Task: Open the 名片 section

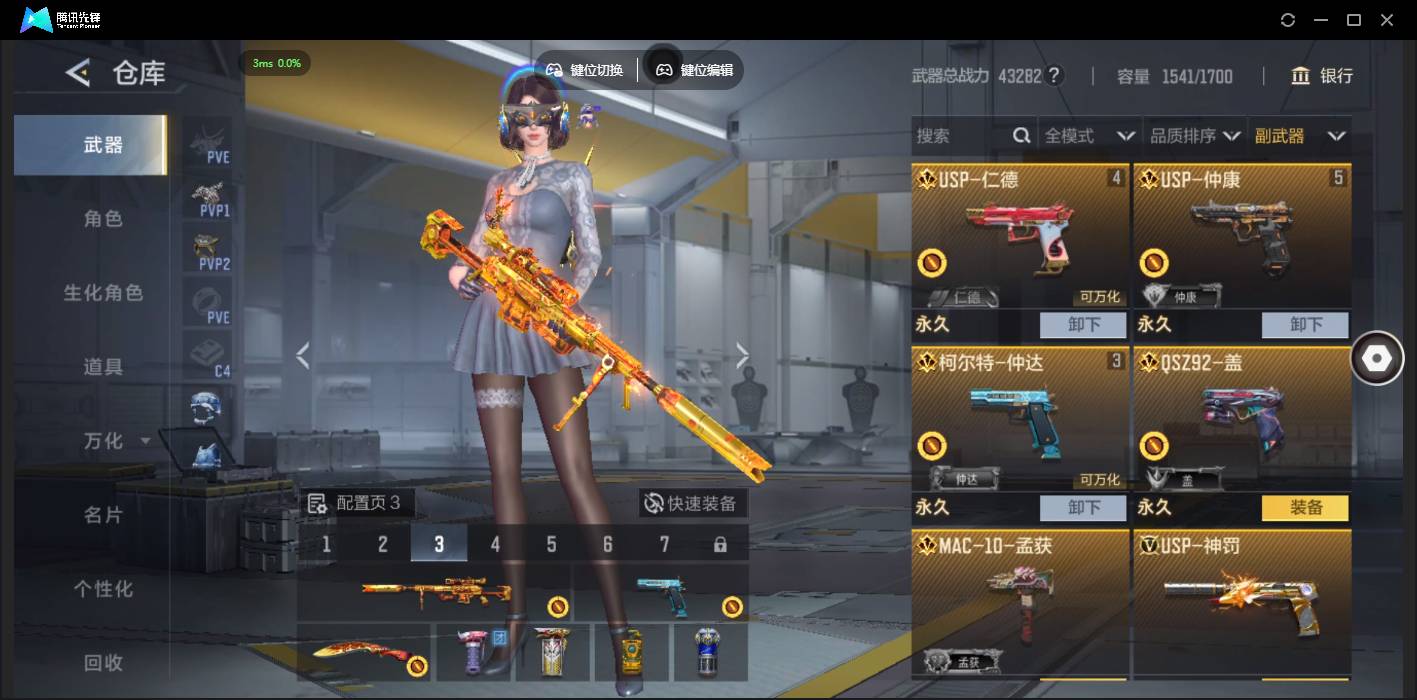Action: pos(103,515)
